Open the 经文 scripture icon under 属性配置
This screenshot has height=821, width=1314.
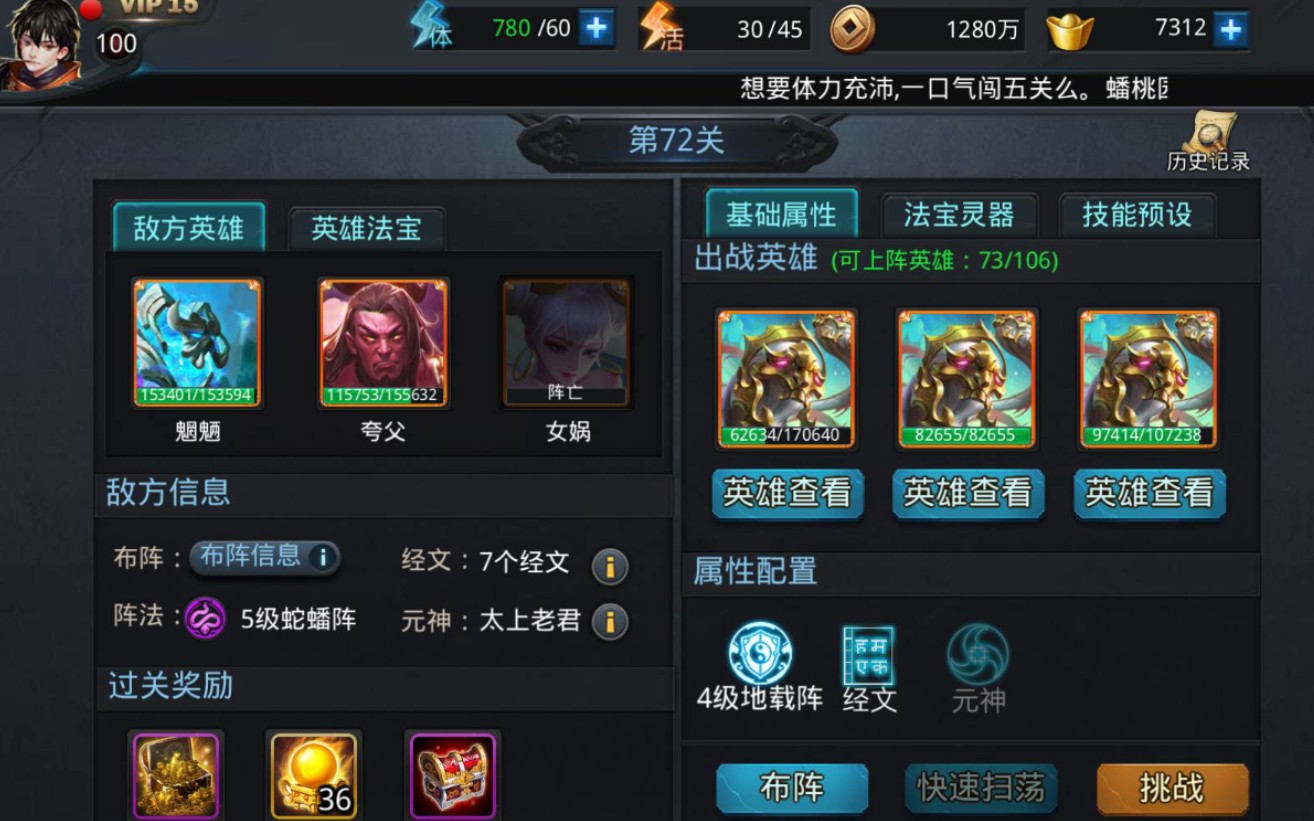click(x=868, y=655)
